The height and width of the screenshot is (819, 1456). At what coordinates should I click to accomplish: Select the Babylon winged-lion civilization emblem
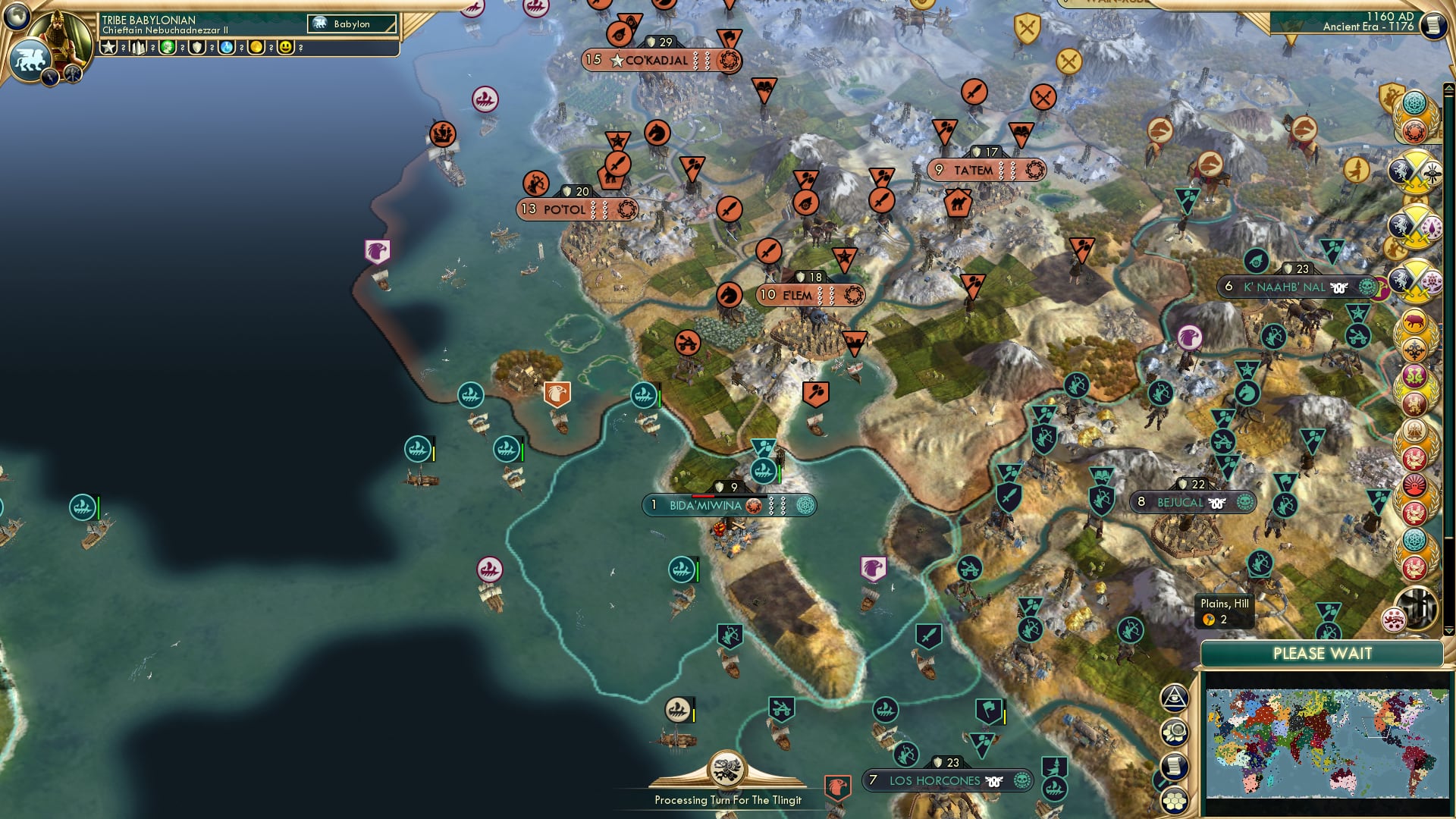[30, 59]
